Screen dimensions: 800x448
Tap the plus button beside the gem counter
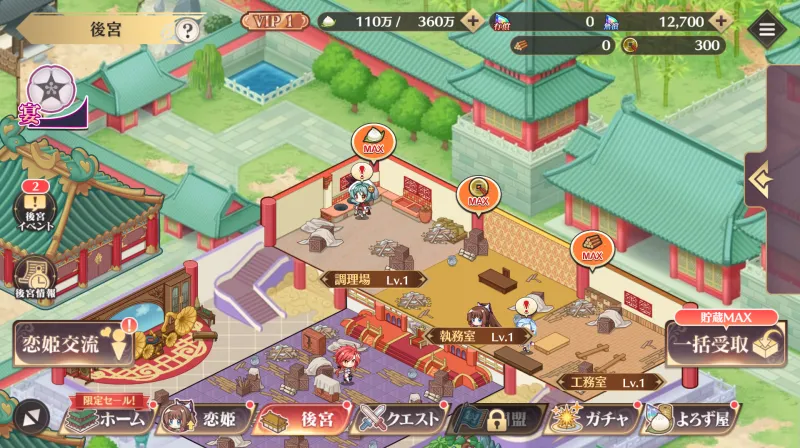click(719, 21)
